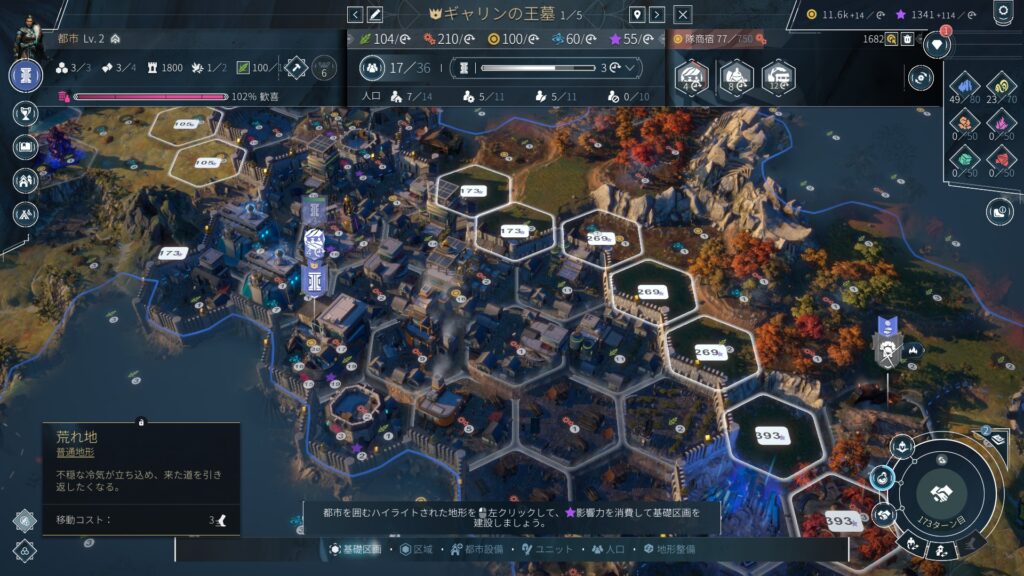This screenshot has height=576, width=1024.
Task: Locate city using the map pin button
Action: click(x=636, y=14)
